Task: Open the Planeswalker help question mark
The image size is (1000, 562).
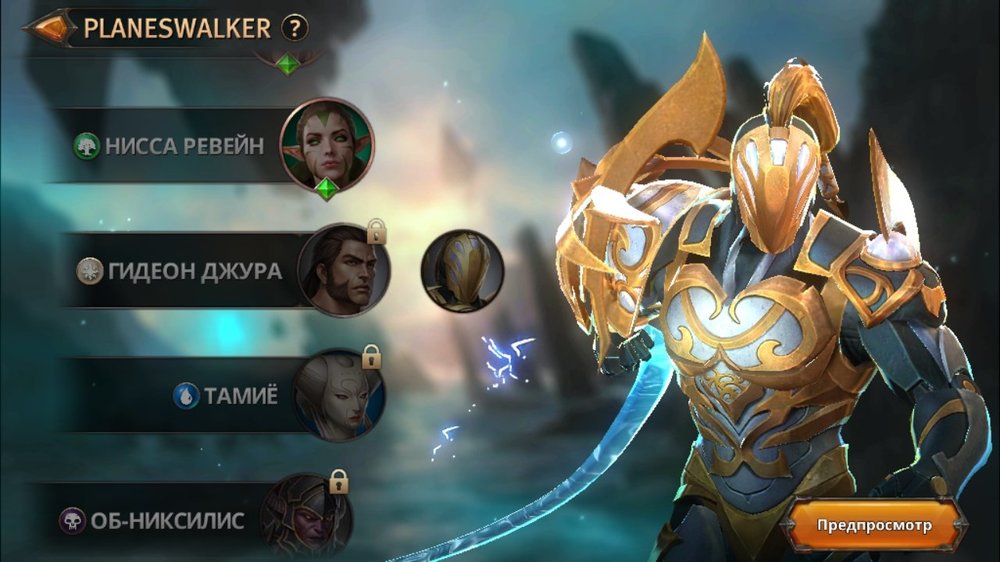Action: click(293, 28)
